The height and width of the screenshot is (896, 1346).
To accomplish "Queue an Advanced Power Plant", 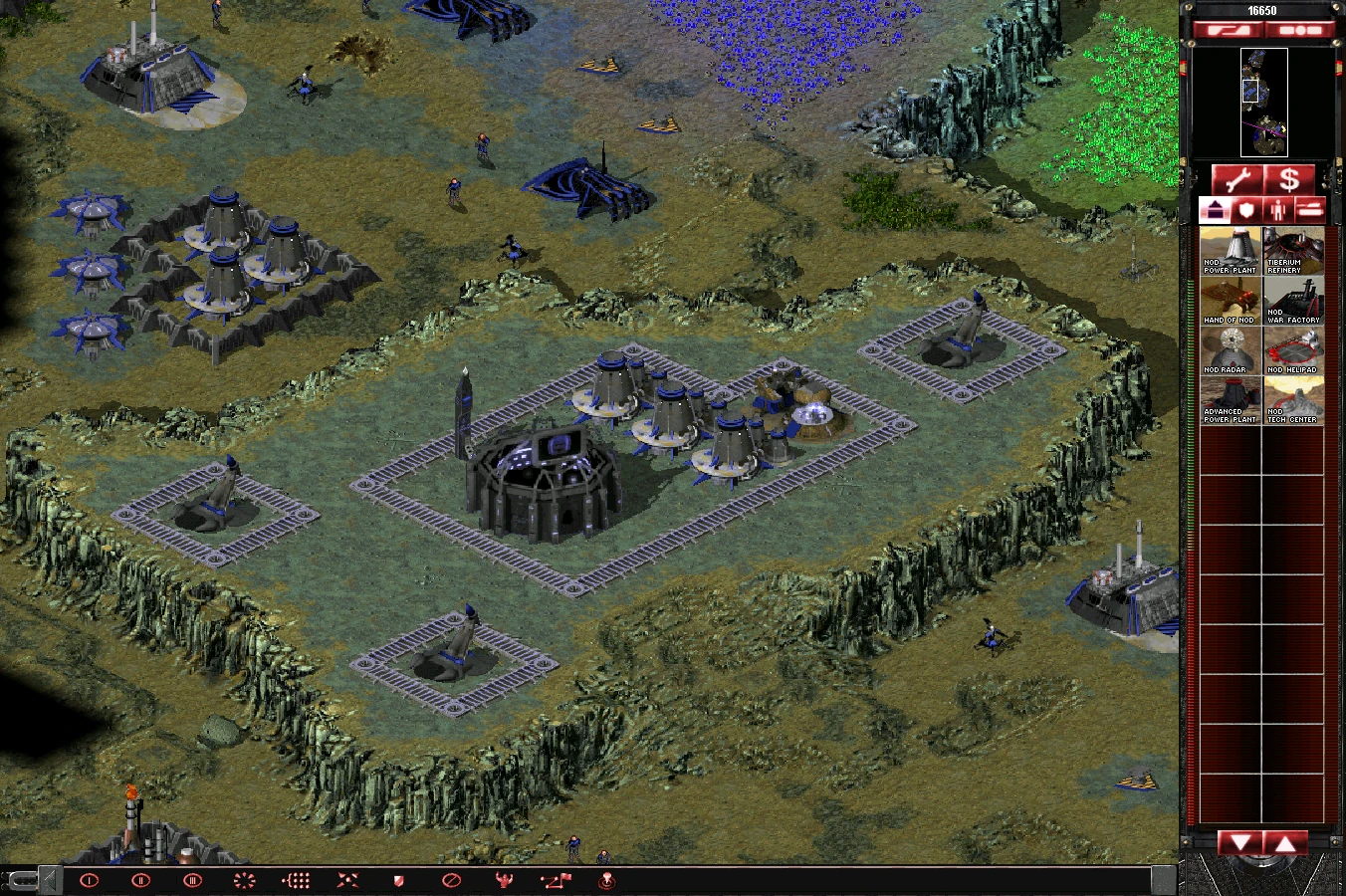I will [x=1229, y=400].
